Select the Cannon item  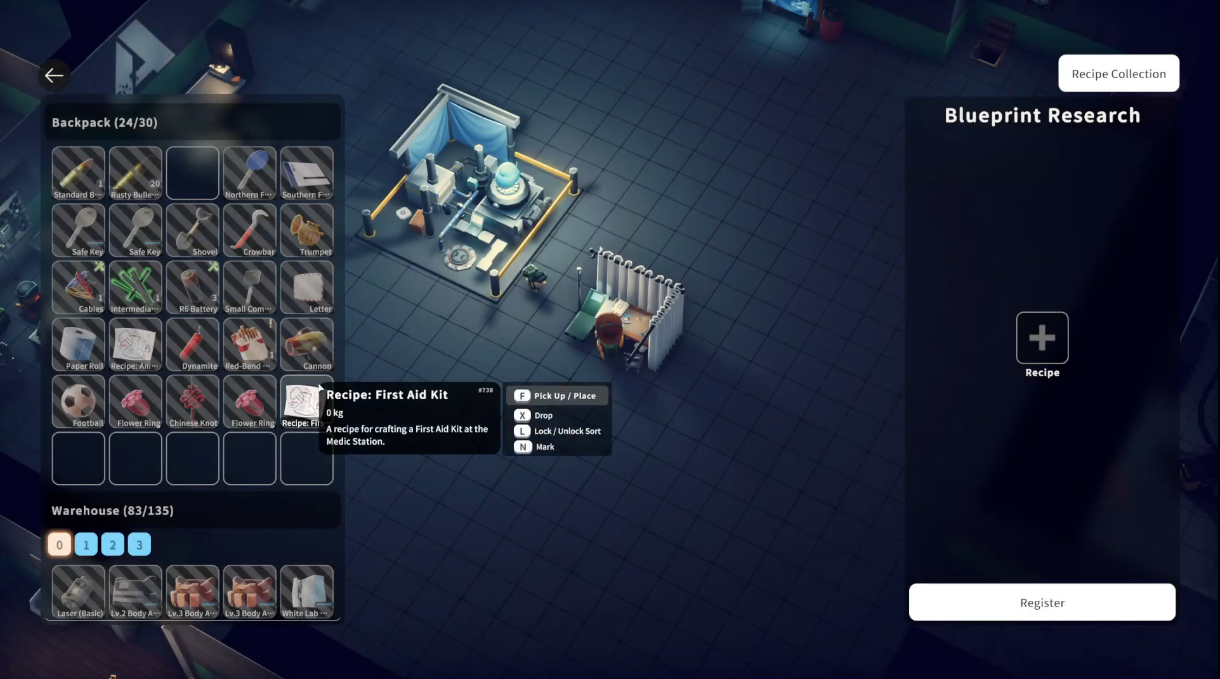(x=306, y=344)
